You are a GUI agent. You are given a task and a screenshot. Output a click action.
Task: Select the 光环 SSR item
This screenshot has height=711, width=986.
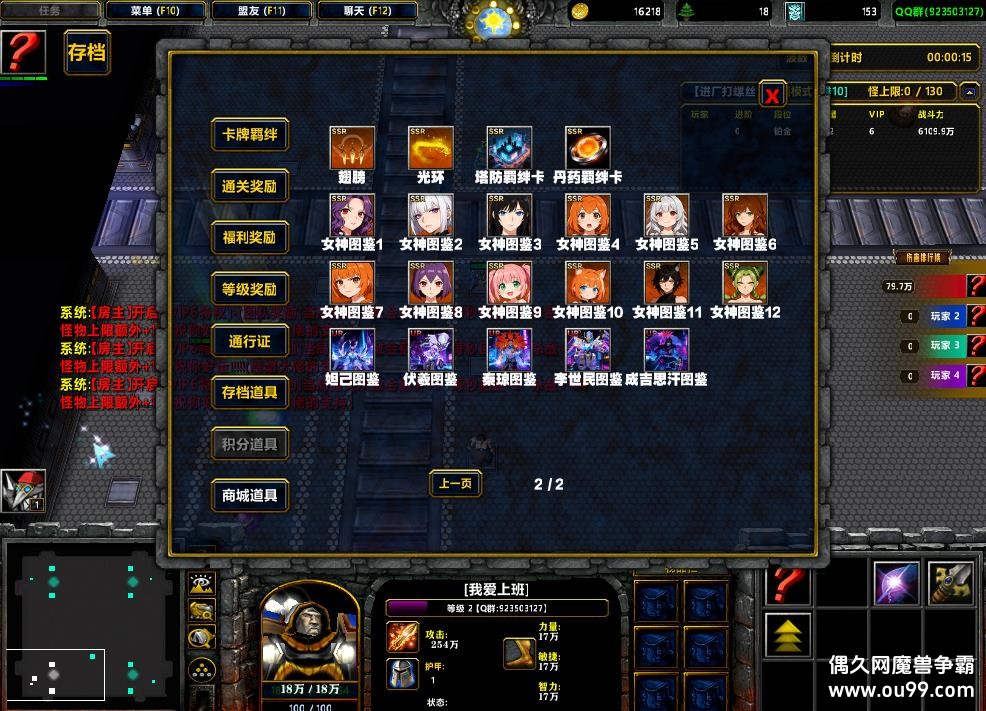(431, 148)
